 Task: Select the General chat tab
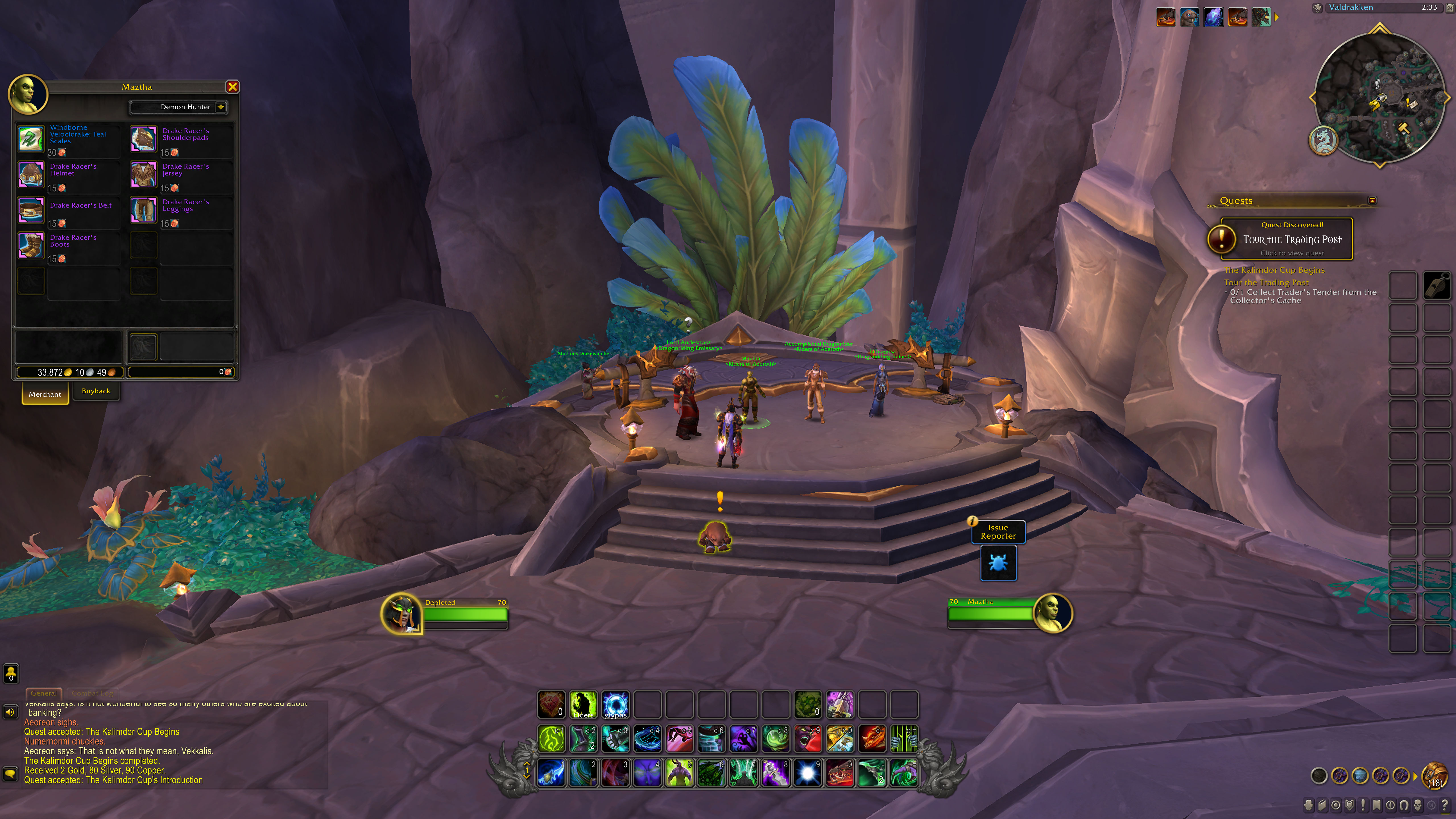tap(44, 693)
